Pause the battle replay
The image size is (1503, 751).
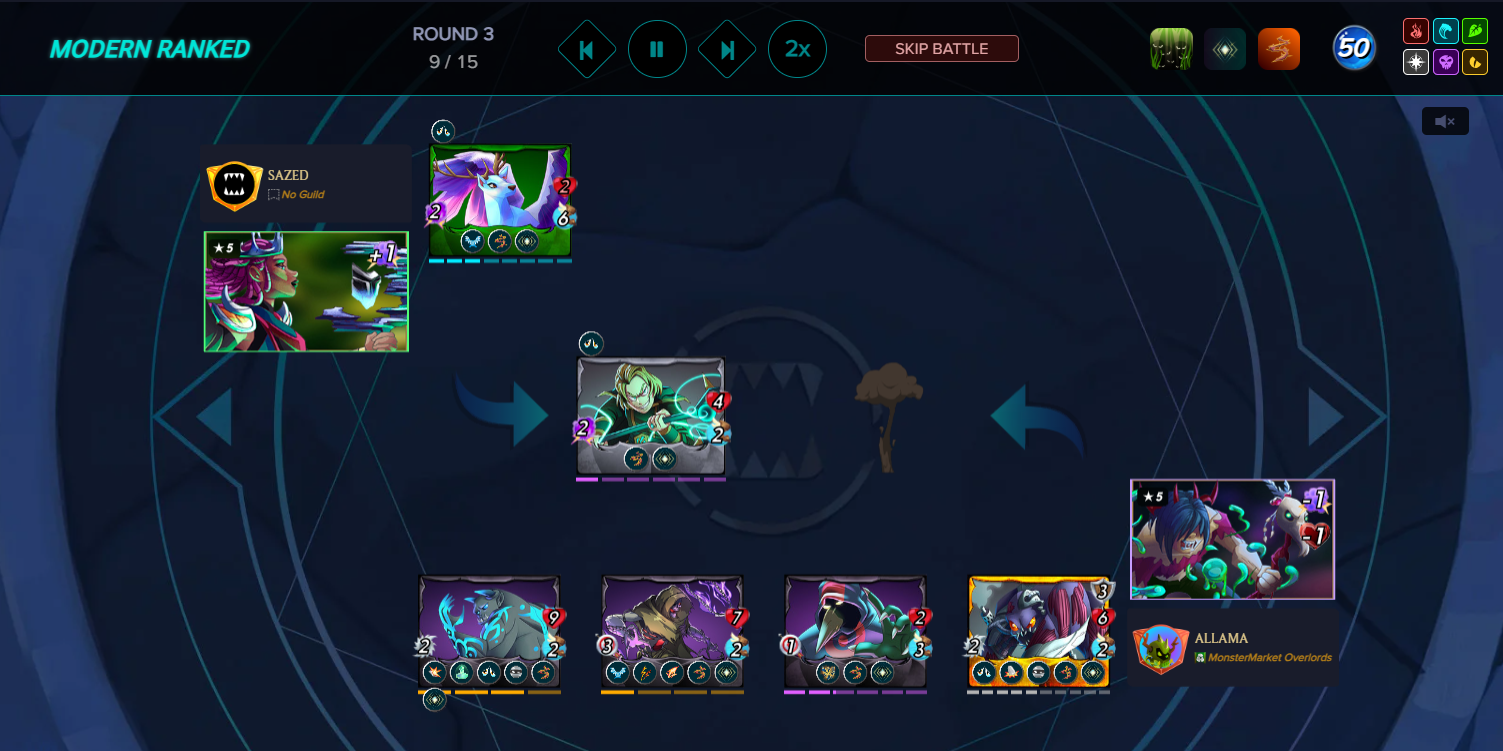pyautogui.click(x=657, y=48)
